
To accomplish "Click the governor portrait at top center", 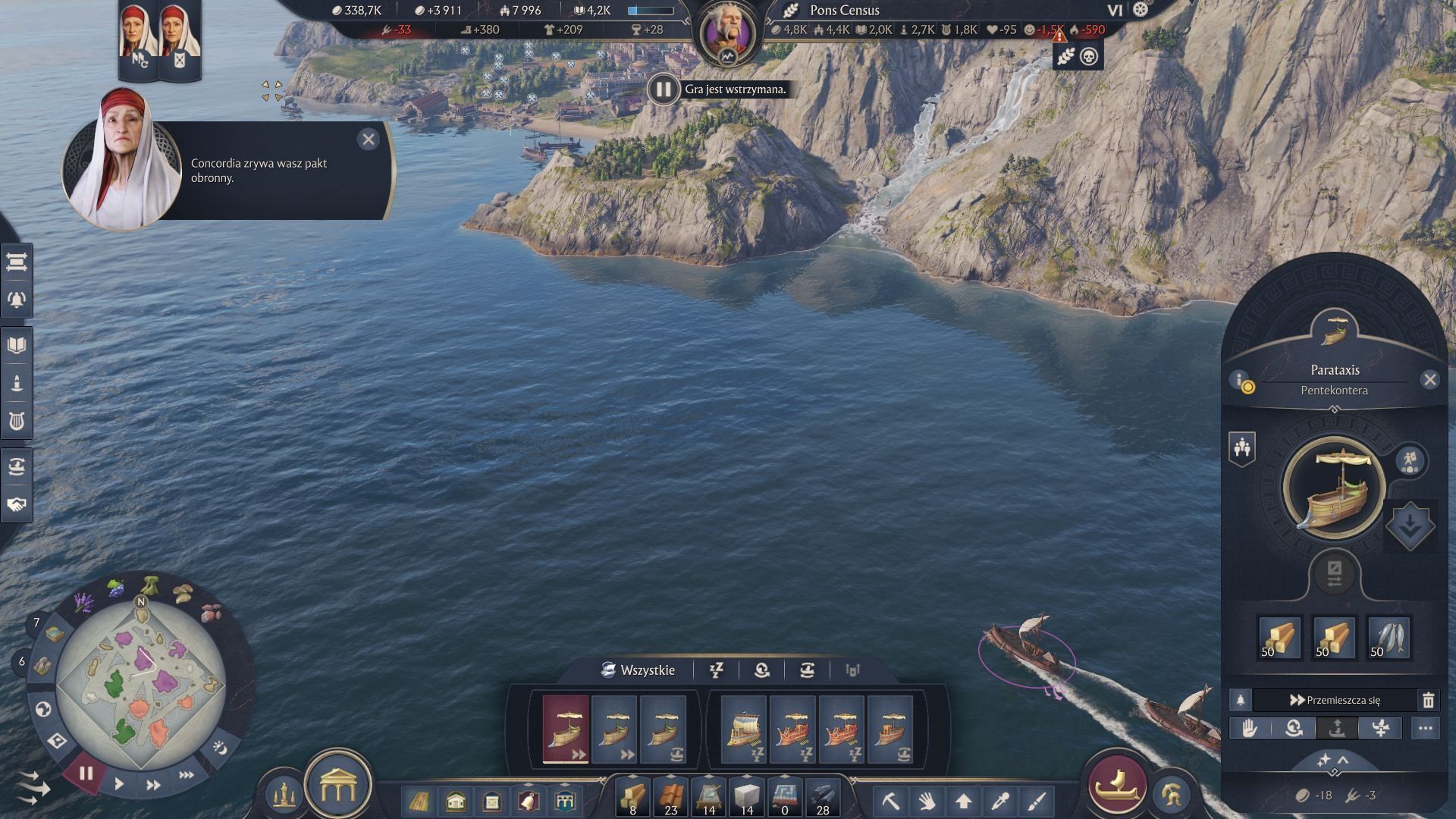I will pos(727,33).
